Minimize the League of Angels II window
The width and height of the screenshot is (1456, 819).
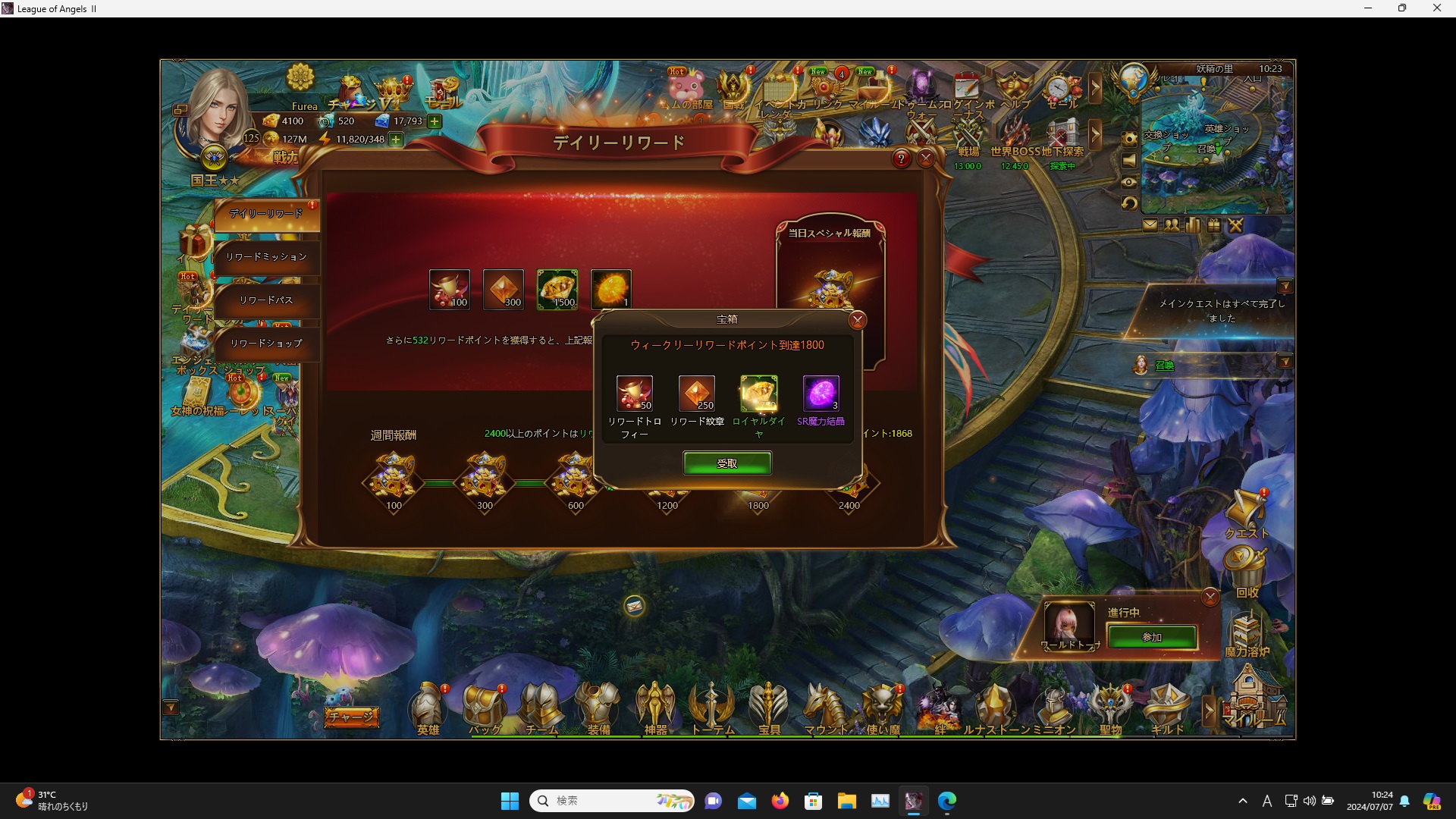(x=1368, y=8)
